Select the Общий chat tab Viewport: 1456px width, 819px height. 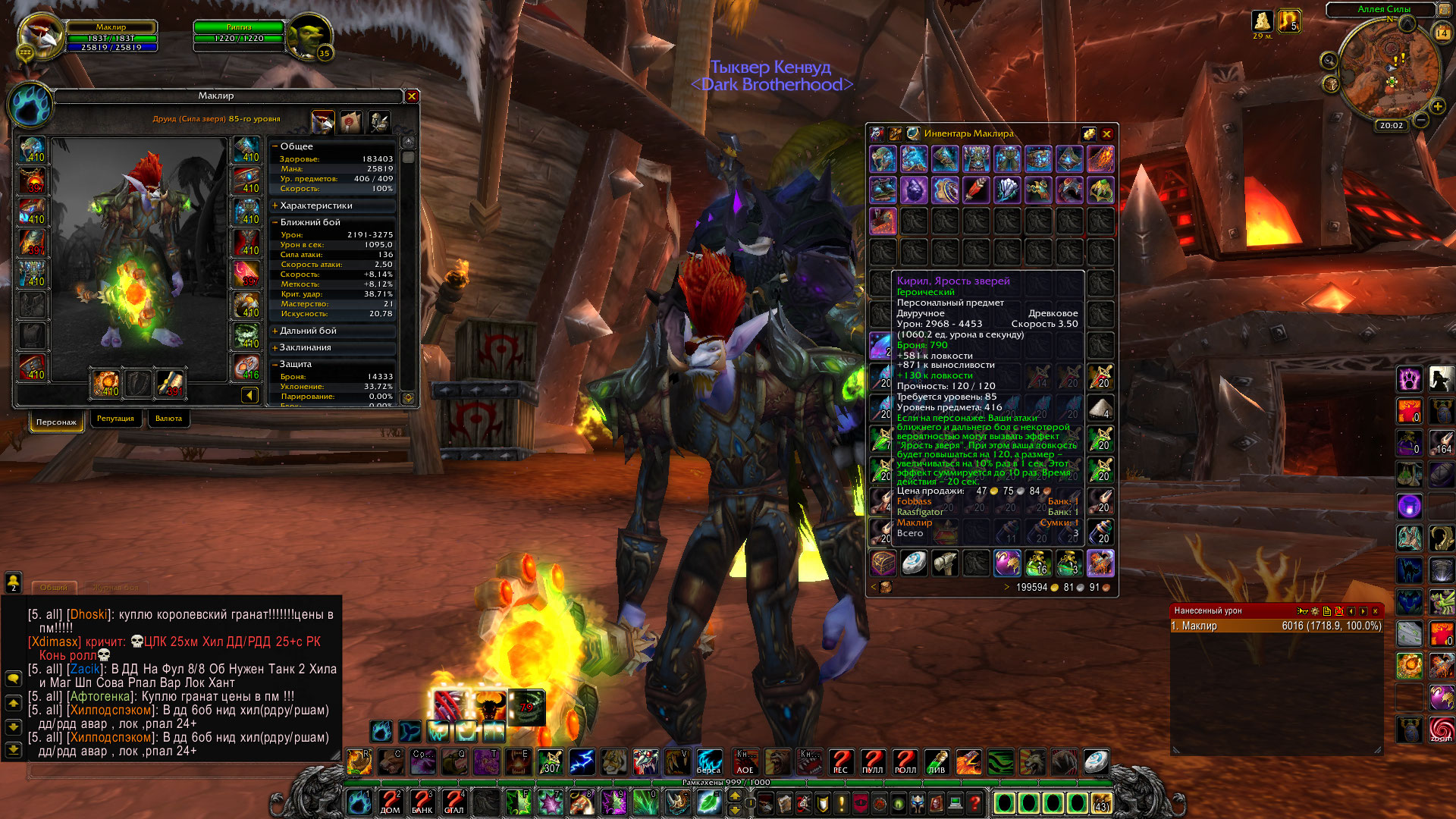pos(54,588)
